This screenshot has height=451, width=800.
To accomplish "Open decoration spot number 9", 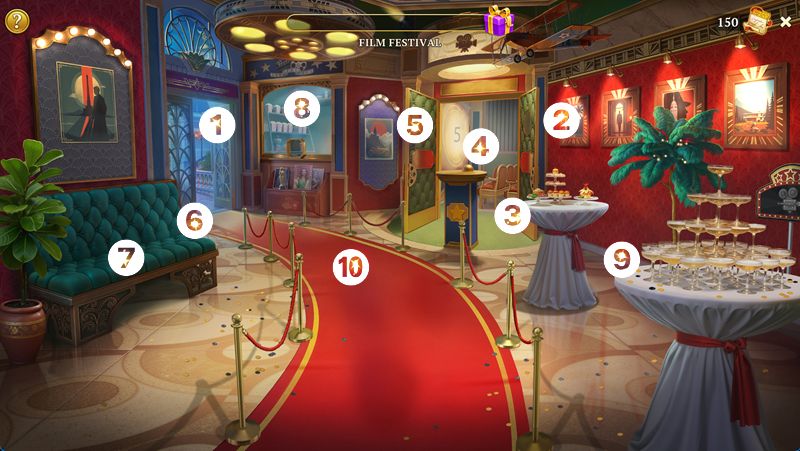I will pos(622,260).
